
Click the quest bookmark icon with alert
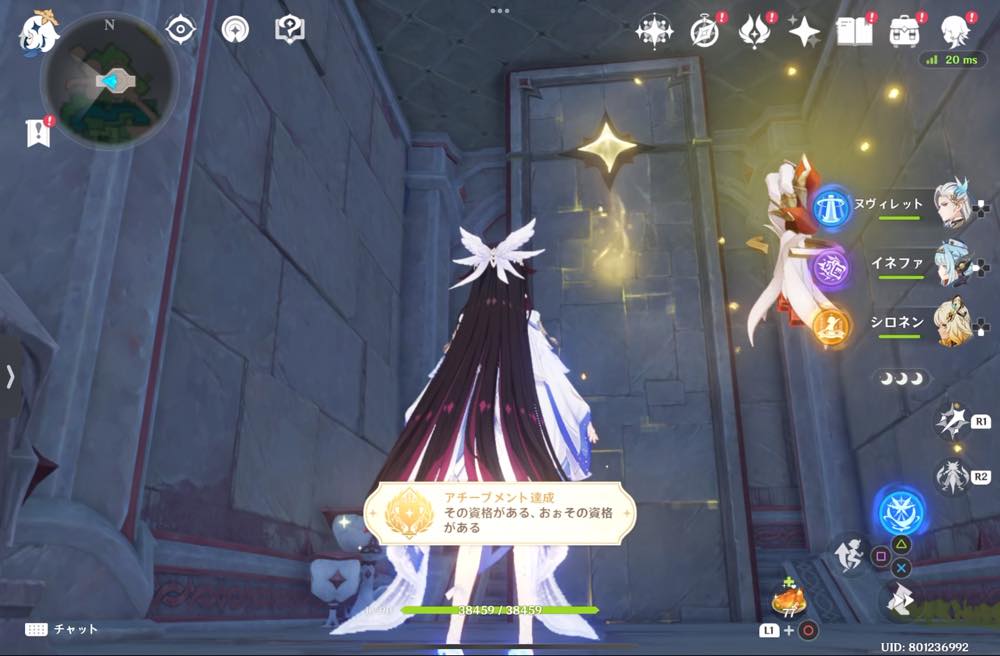click(39, 133)
